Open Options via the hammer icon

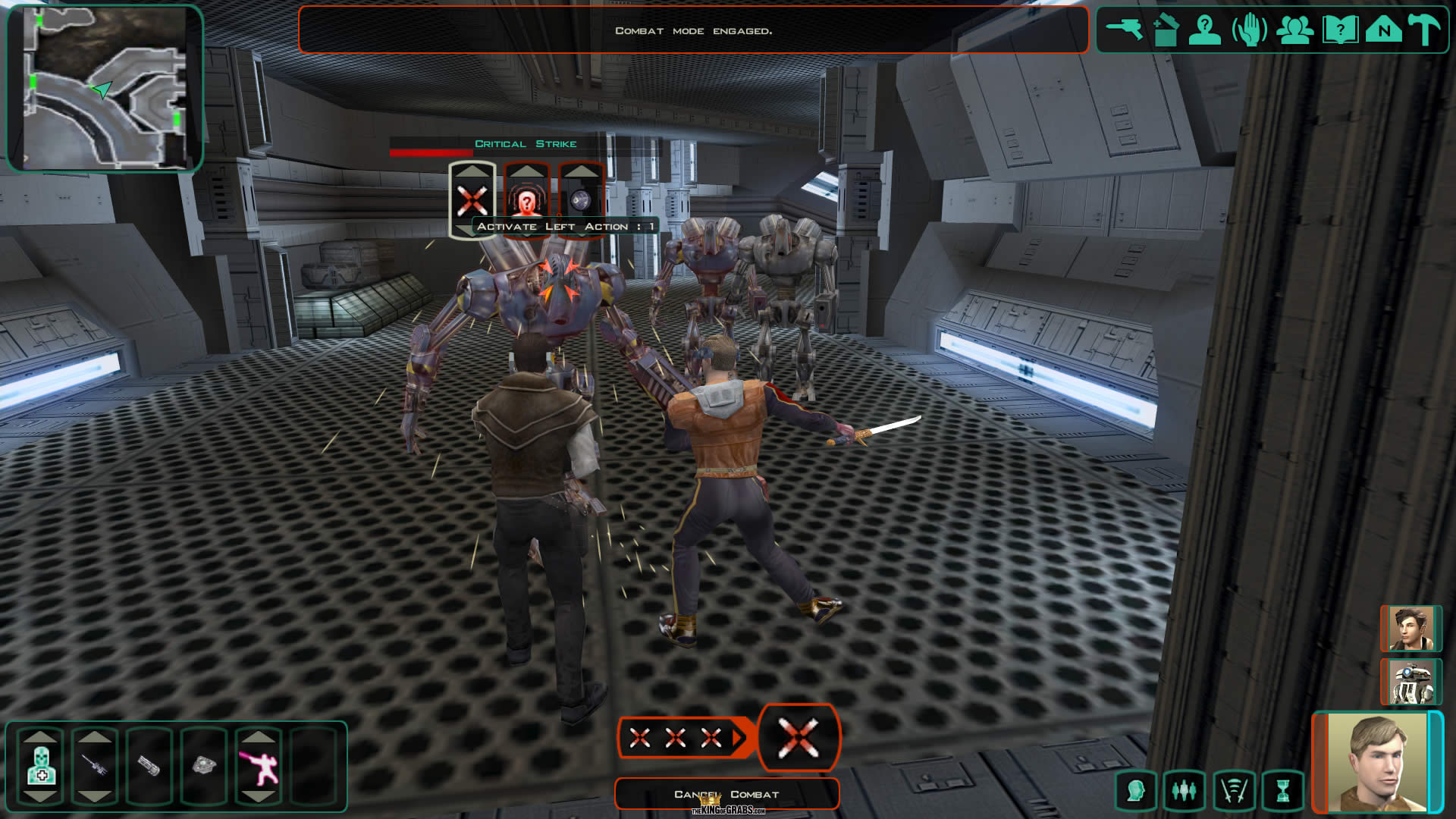click(x=1425, y=31)
